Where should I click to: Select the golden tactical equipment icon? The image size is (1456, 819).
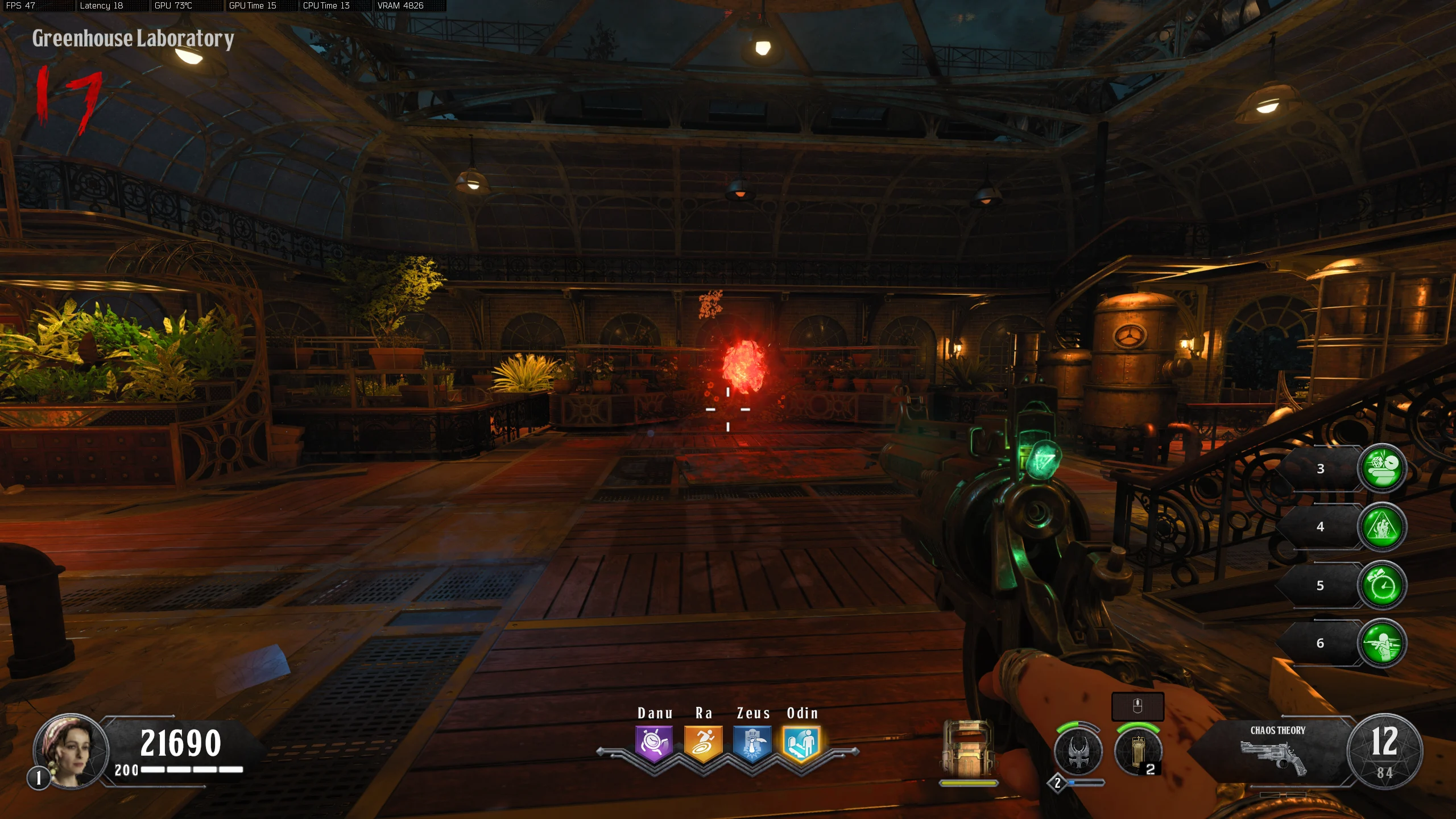(1138, 752)
